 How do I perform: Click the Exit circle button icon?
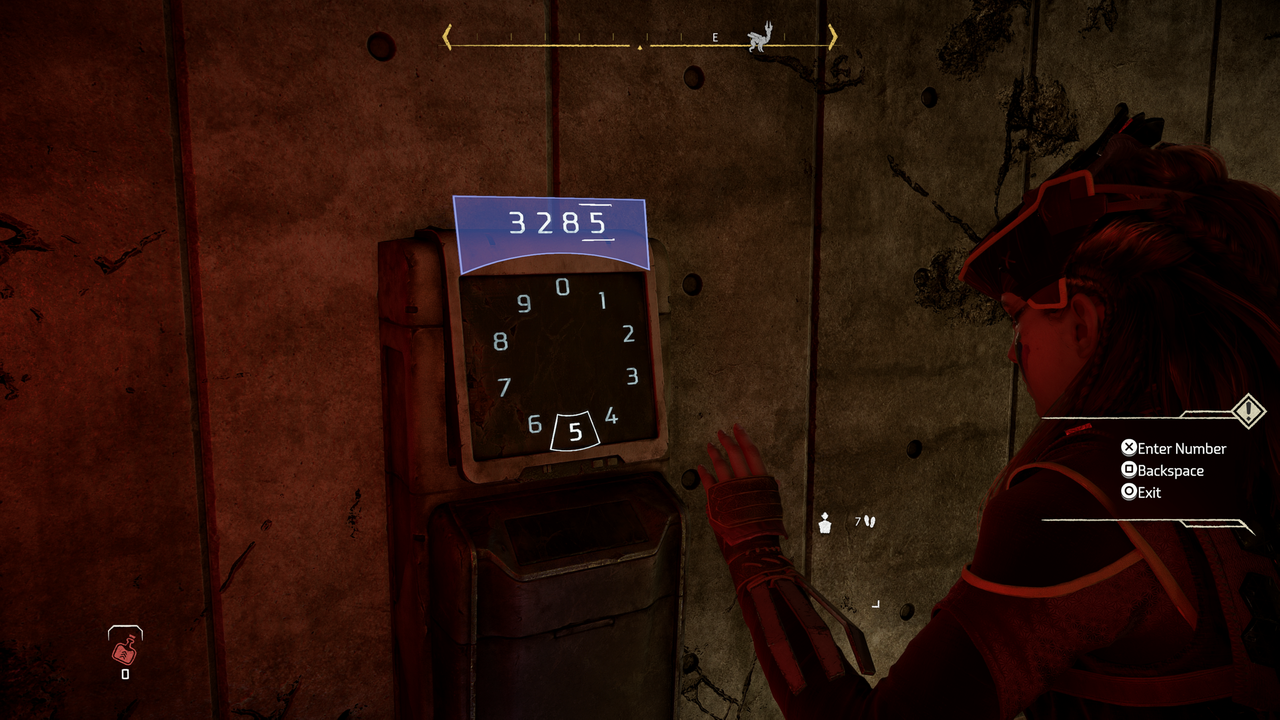pos(1129,492)
